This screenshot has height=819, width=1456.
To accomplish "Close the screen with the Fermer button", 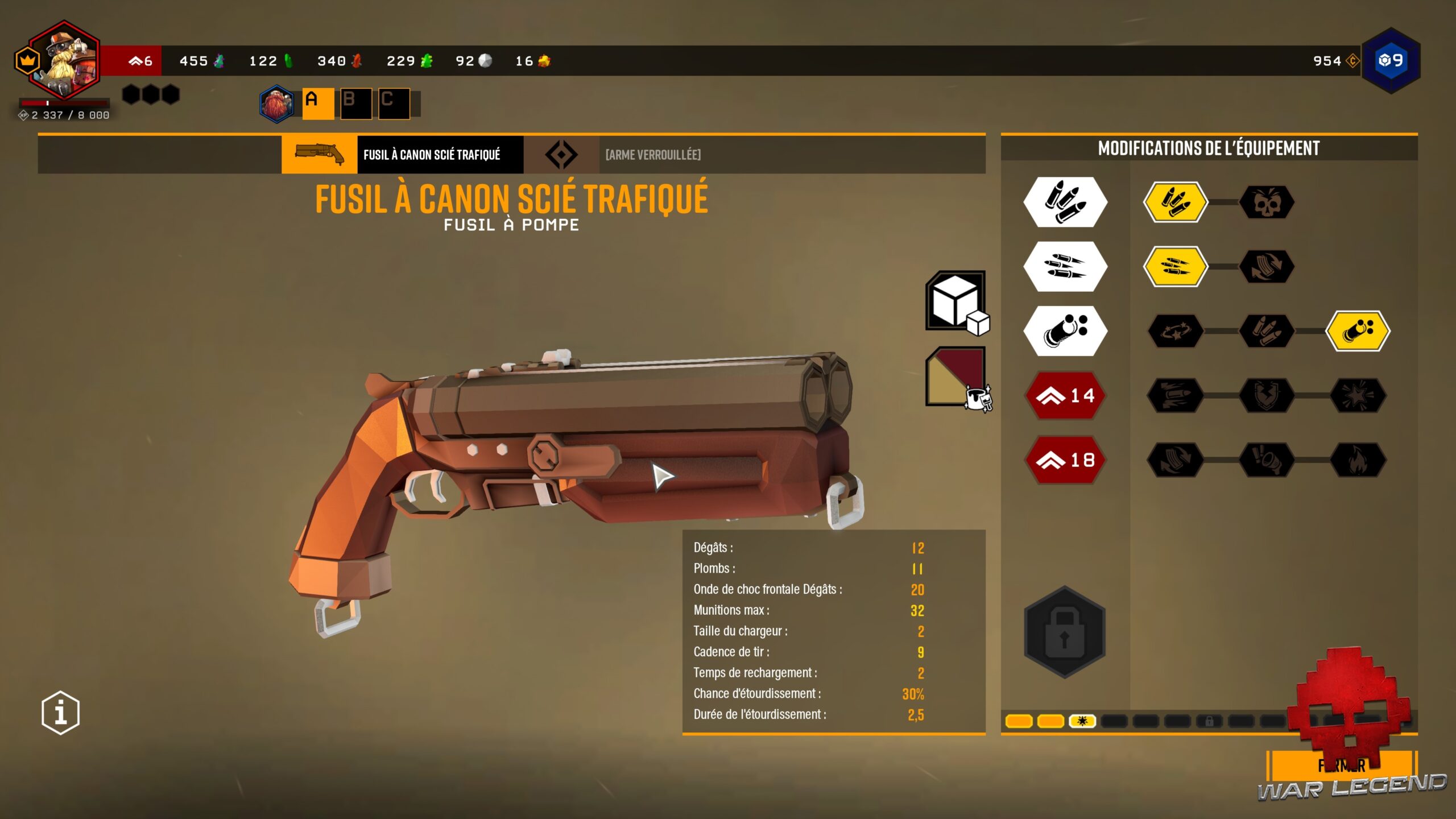I will click(x=1341, y=766).
